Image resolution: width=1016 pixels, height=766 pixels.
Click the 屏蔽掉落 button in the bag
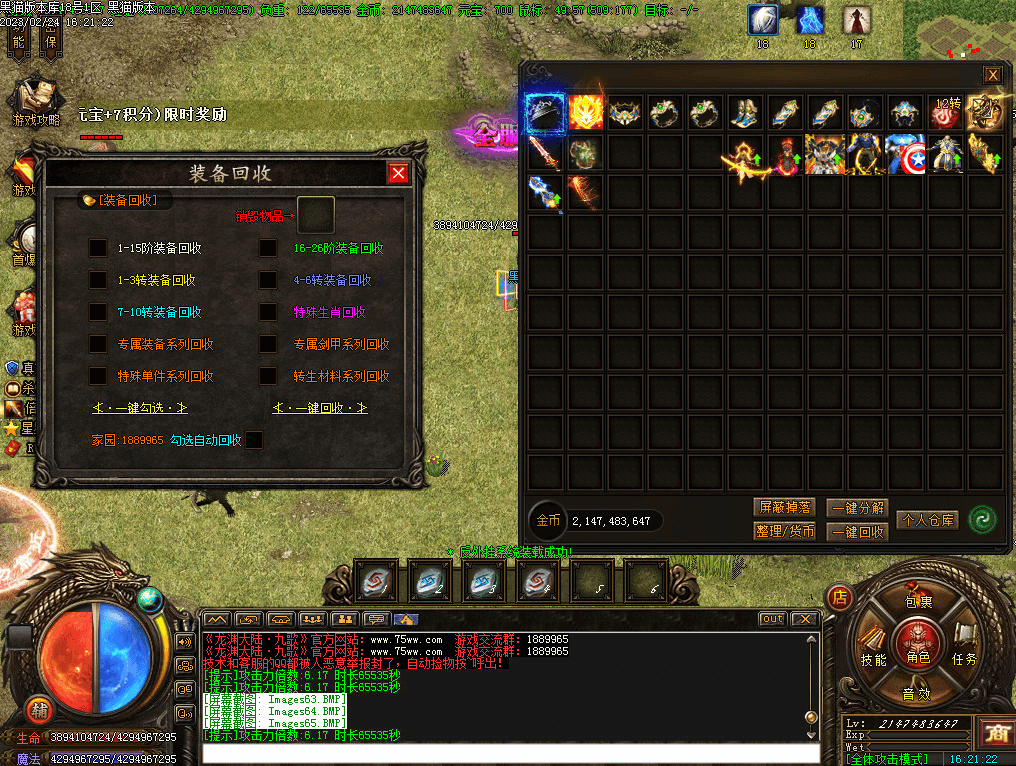(784, 507)
